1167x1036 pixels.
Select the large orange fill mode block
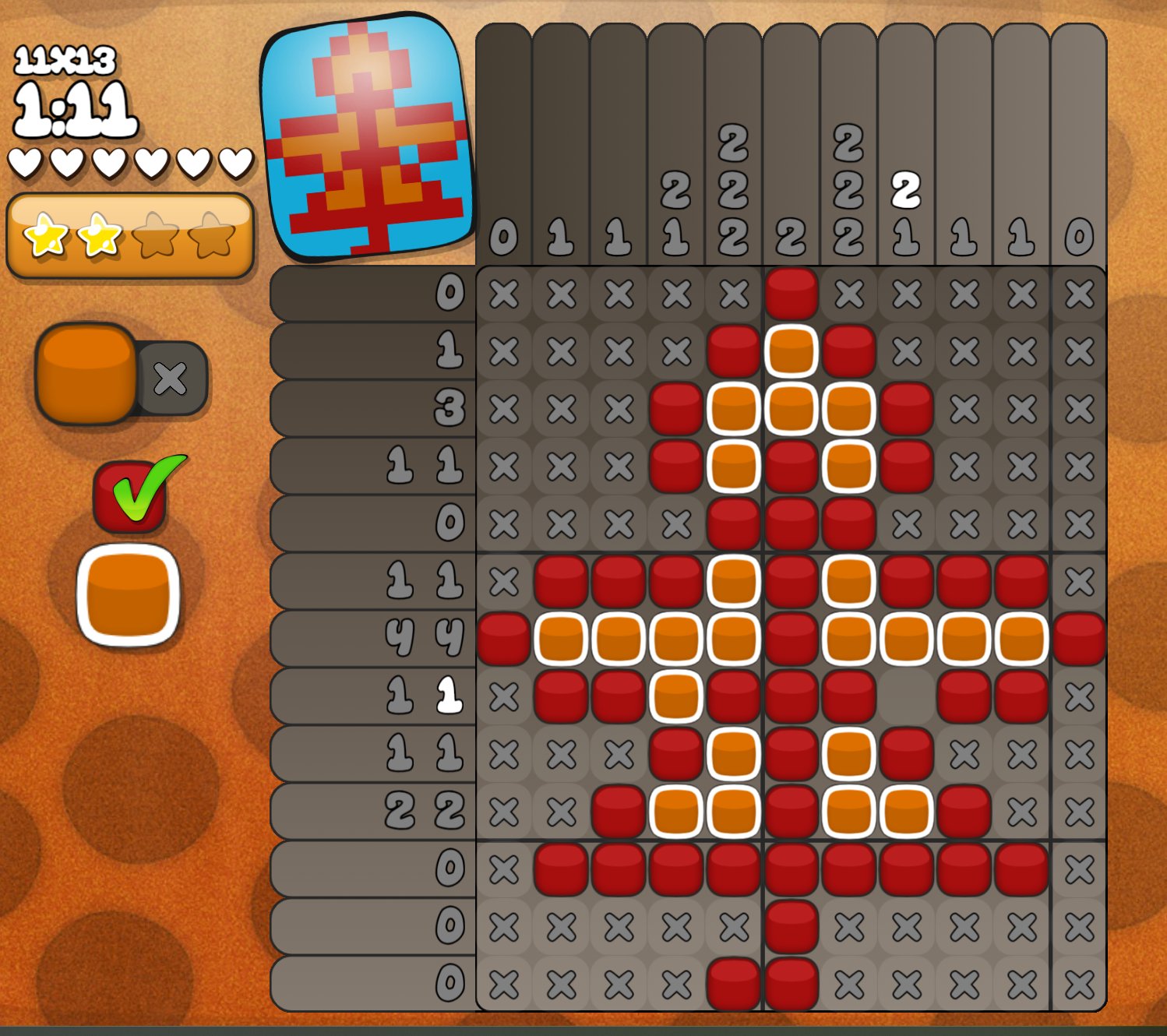tap(86, 374)
